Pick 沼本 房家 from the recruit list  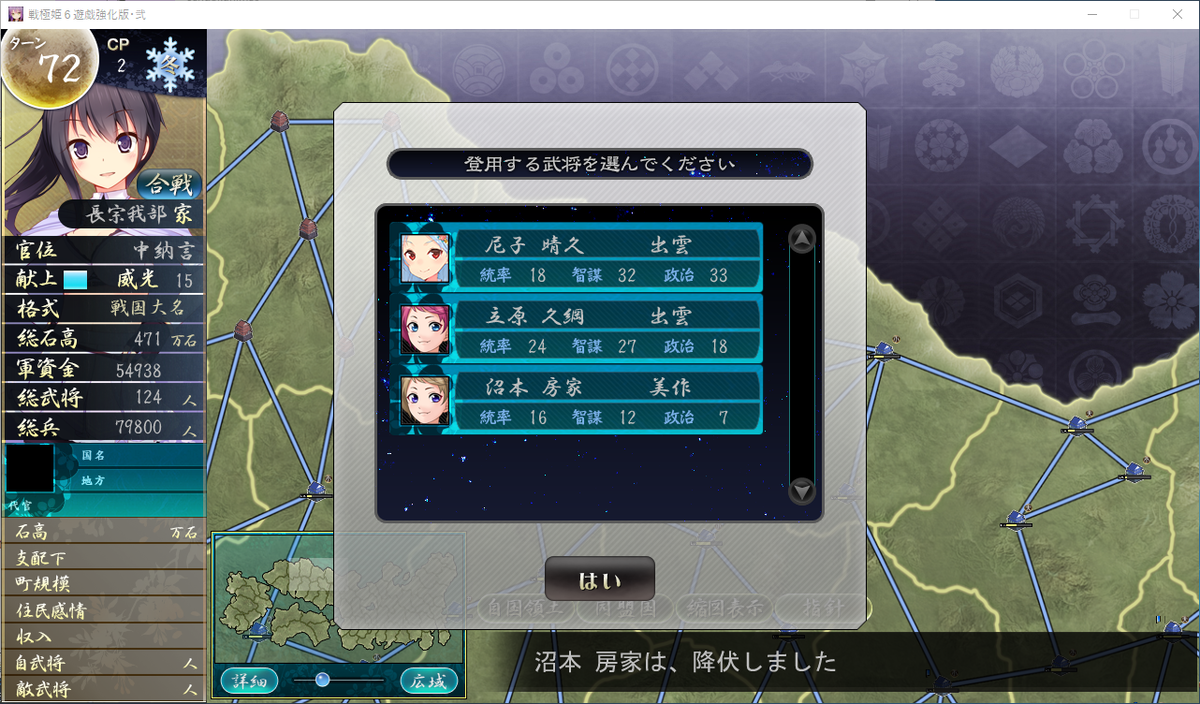(580, 400)
